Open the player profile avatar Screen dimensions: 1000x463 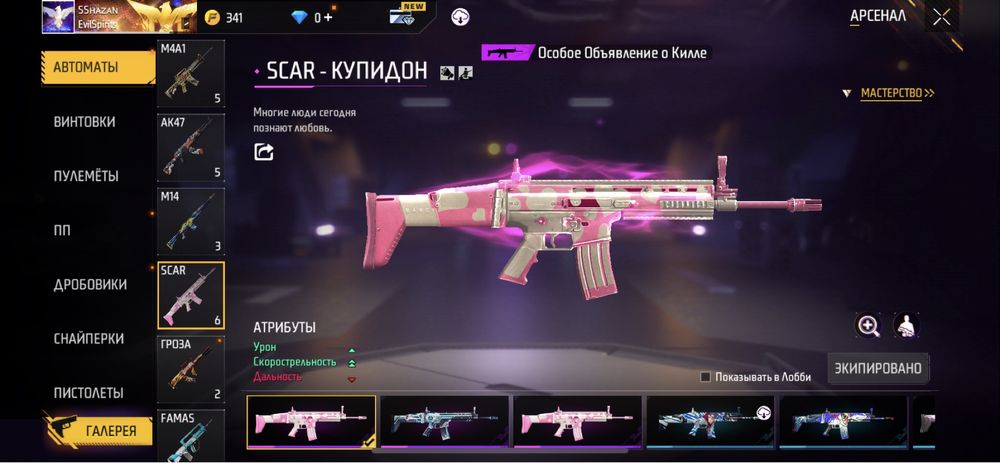[58, 17]
